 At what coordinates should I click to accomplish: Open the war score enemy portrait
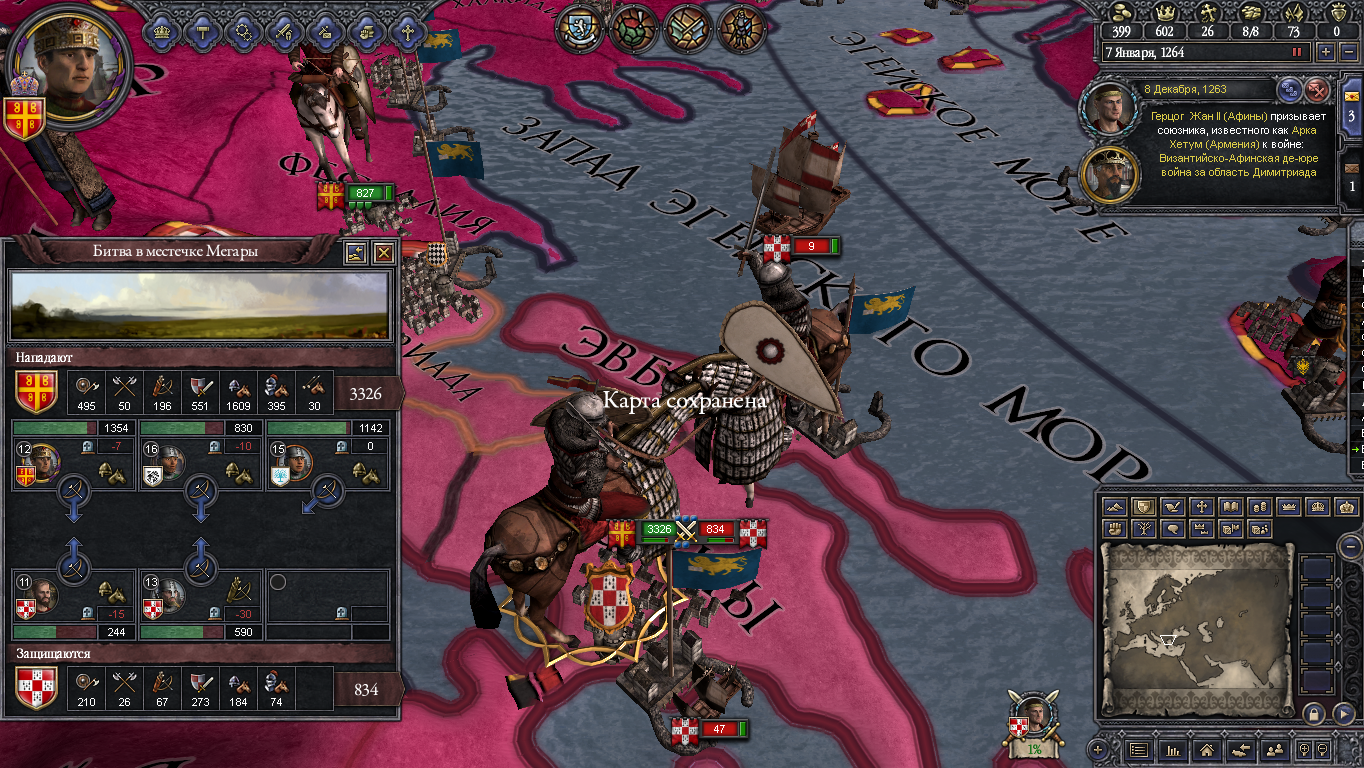pos(1035,719)
